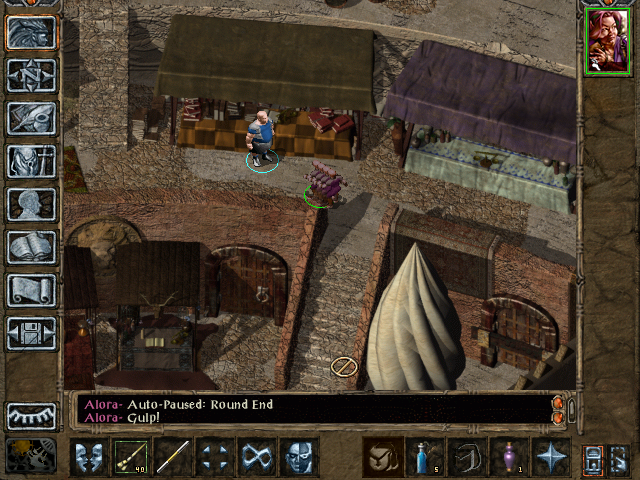The width and height of the screenshot is (640, 480).
Task: Click the eye-shaped rest button
Action: click(31, 416)
